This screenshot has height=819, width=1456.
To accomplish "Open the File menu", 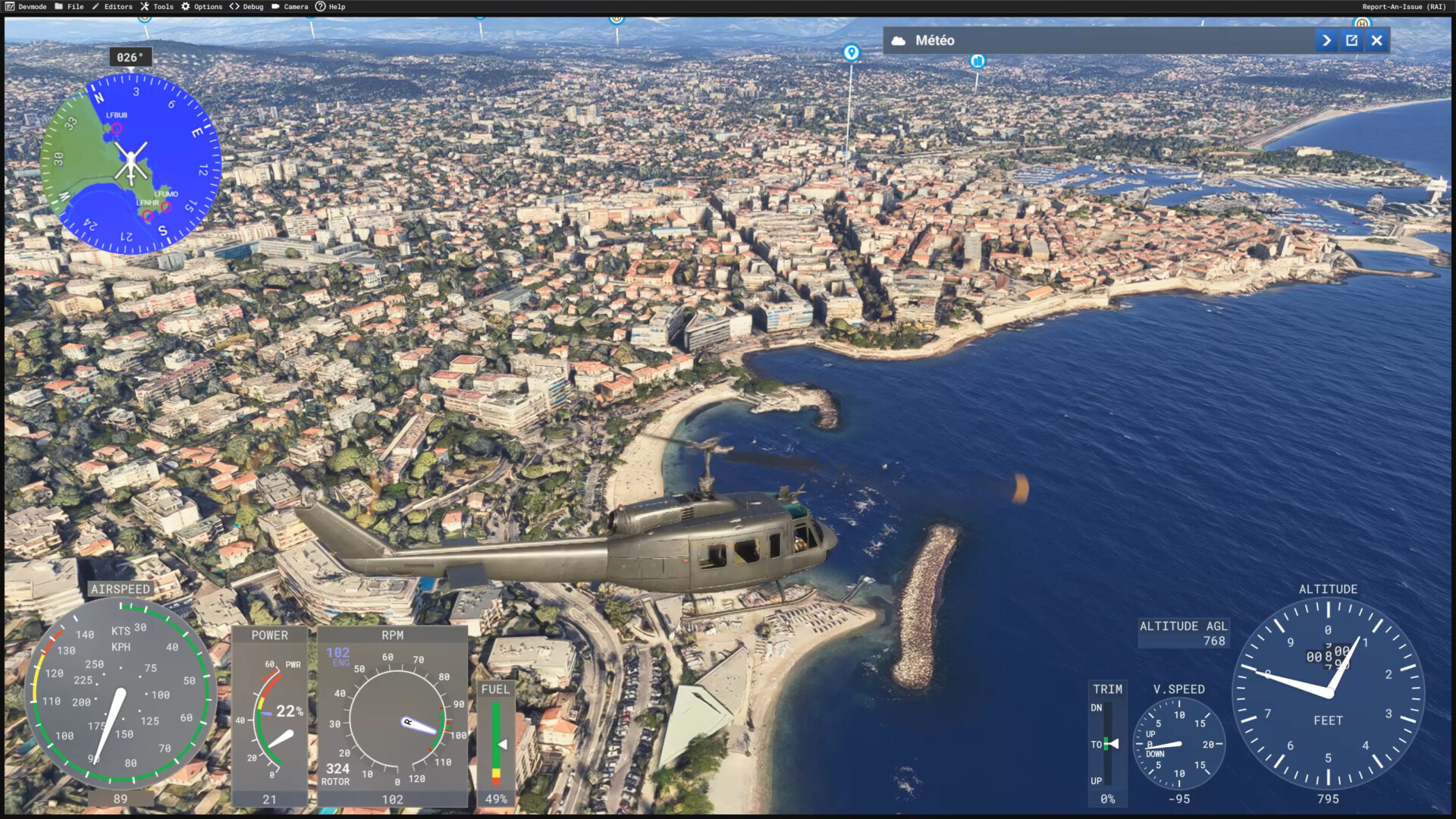I will pyautogui.click(x=69, y=7).
